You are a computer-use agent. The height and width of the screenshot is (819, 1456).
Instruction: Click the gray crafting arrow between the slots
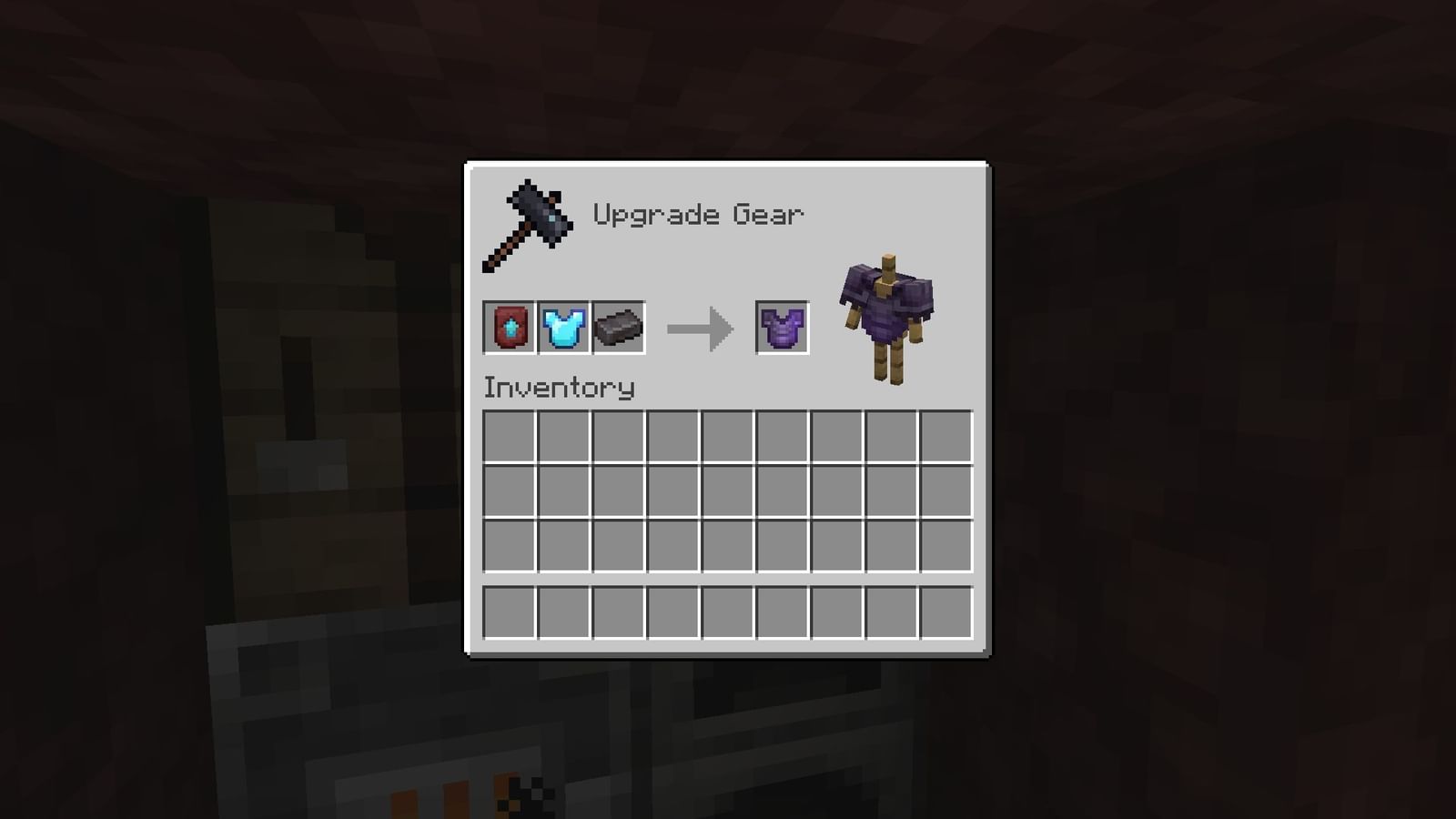coord(701,329)
